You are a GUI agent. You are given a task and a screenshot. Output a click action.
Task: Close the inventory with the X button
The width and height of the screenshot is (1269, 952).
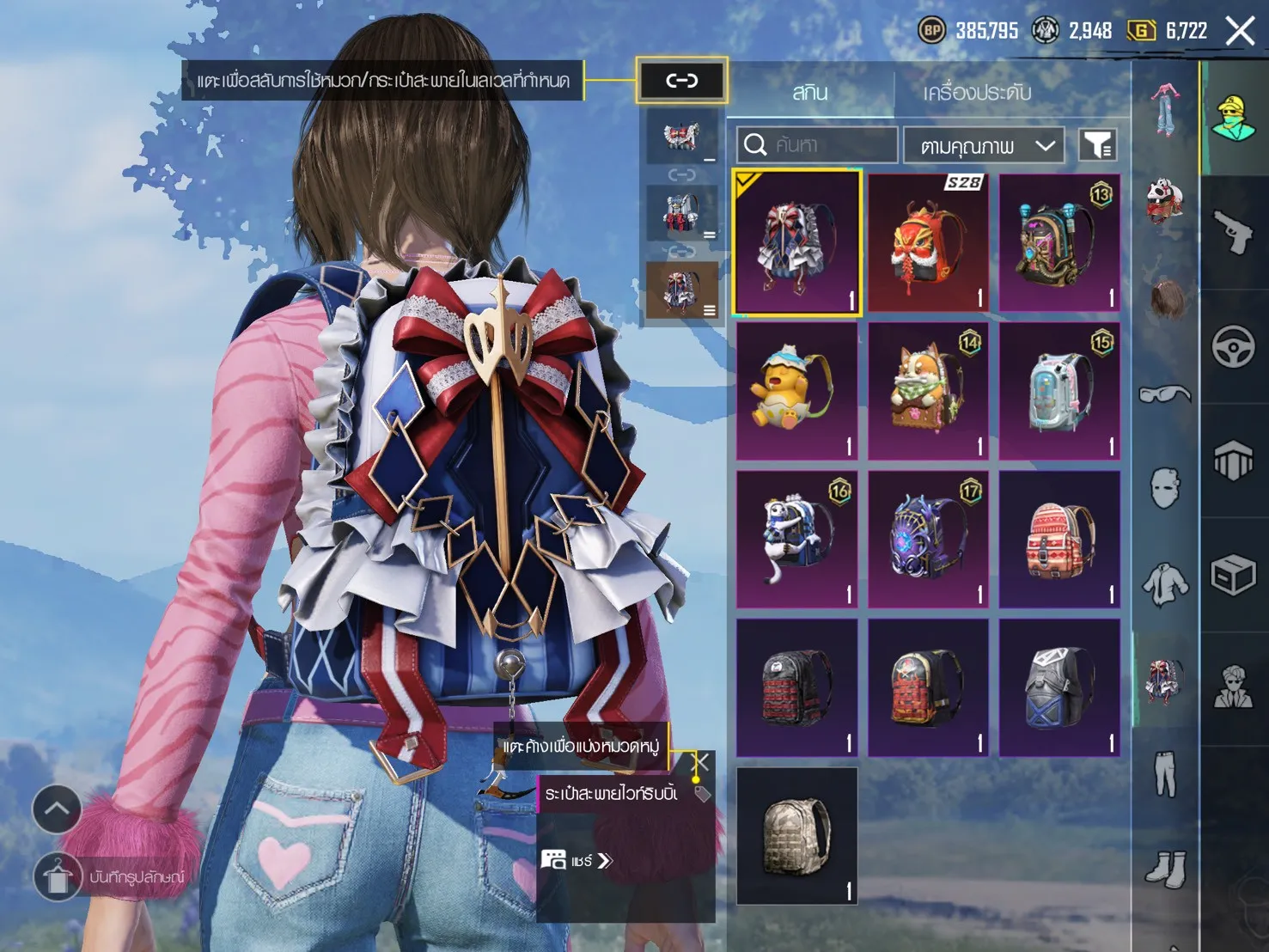pos(1240,32)
